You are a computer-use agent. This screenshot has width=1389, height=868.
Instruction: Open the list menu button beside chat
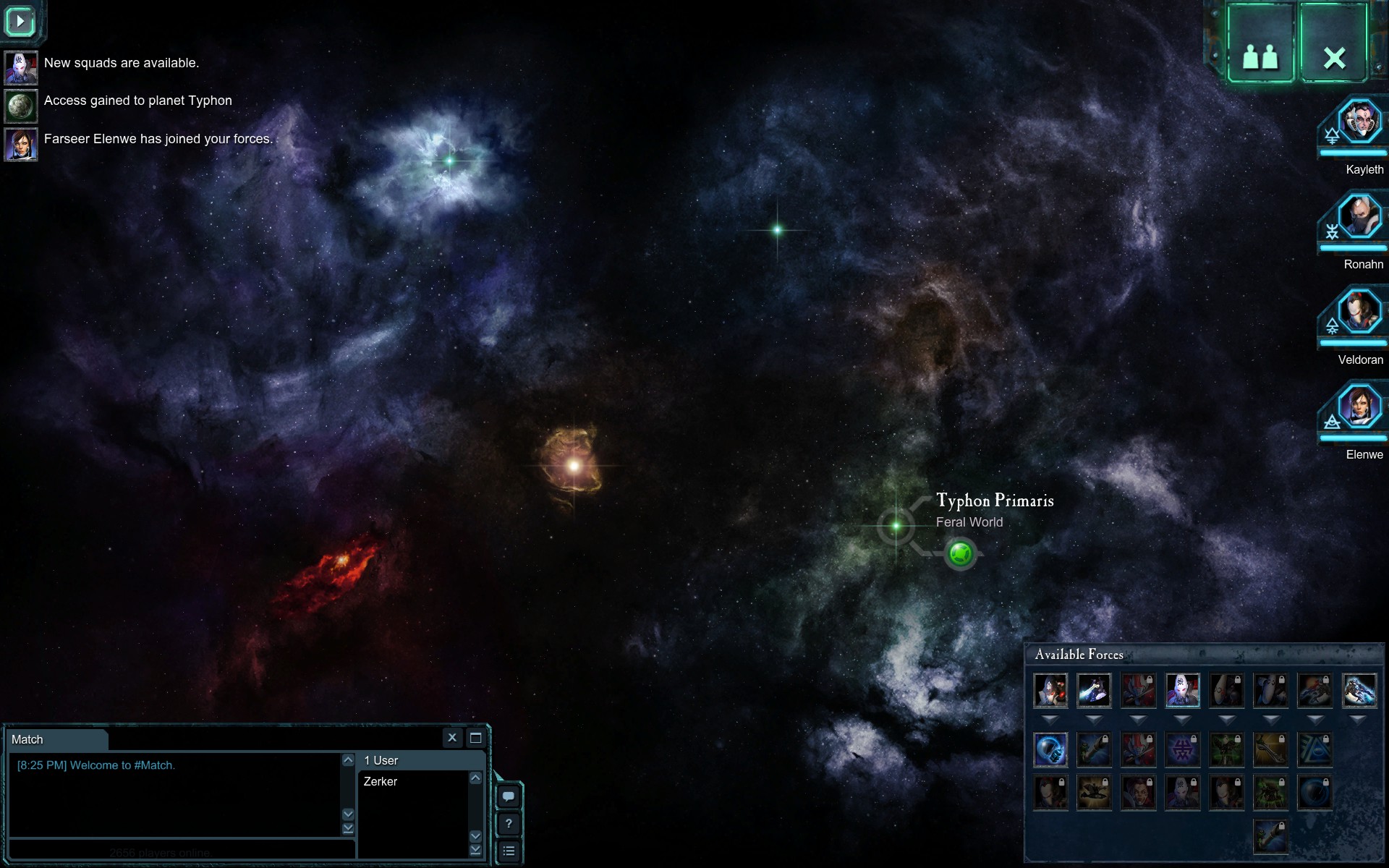[509, 851]
